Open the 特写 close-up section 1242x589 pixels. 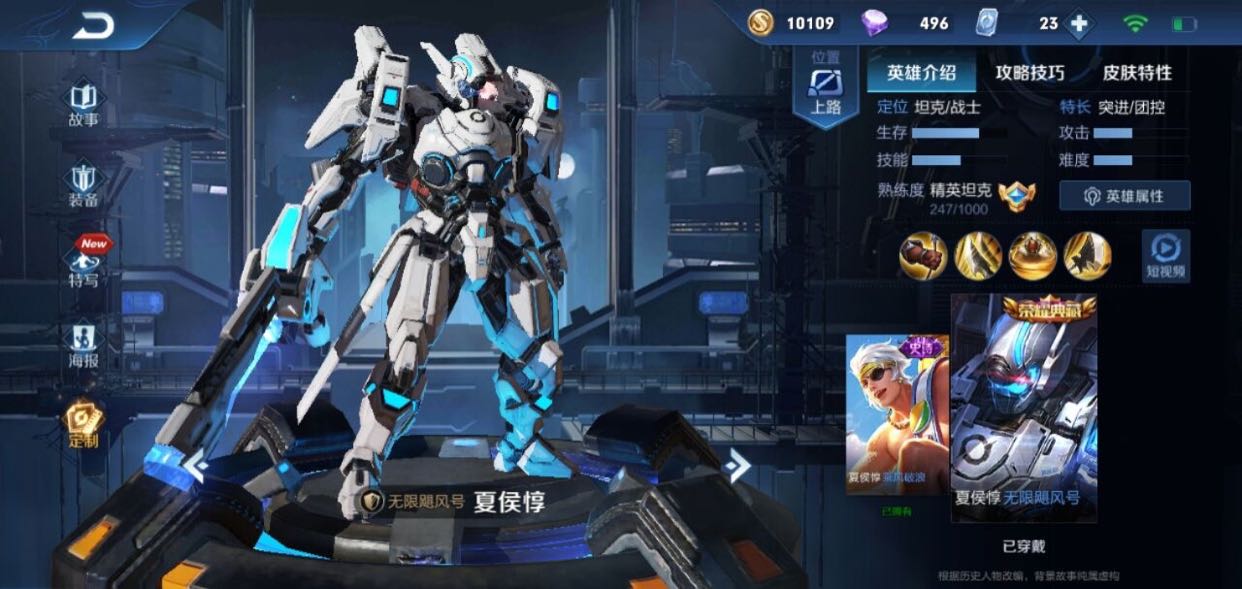84,264
